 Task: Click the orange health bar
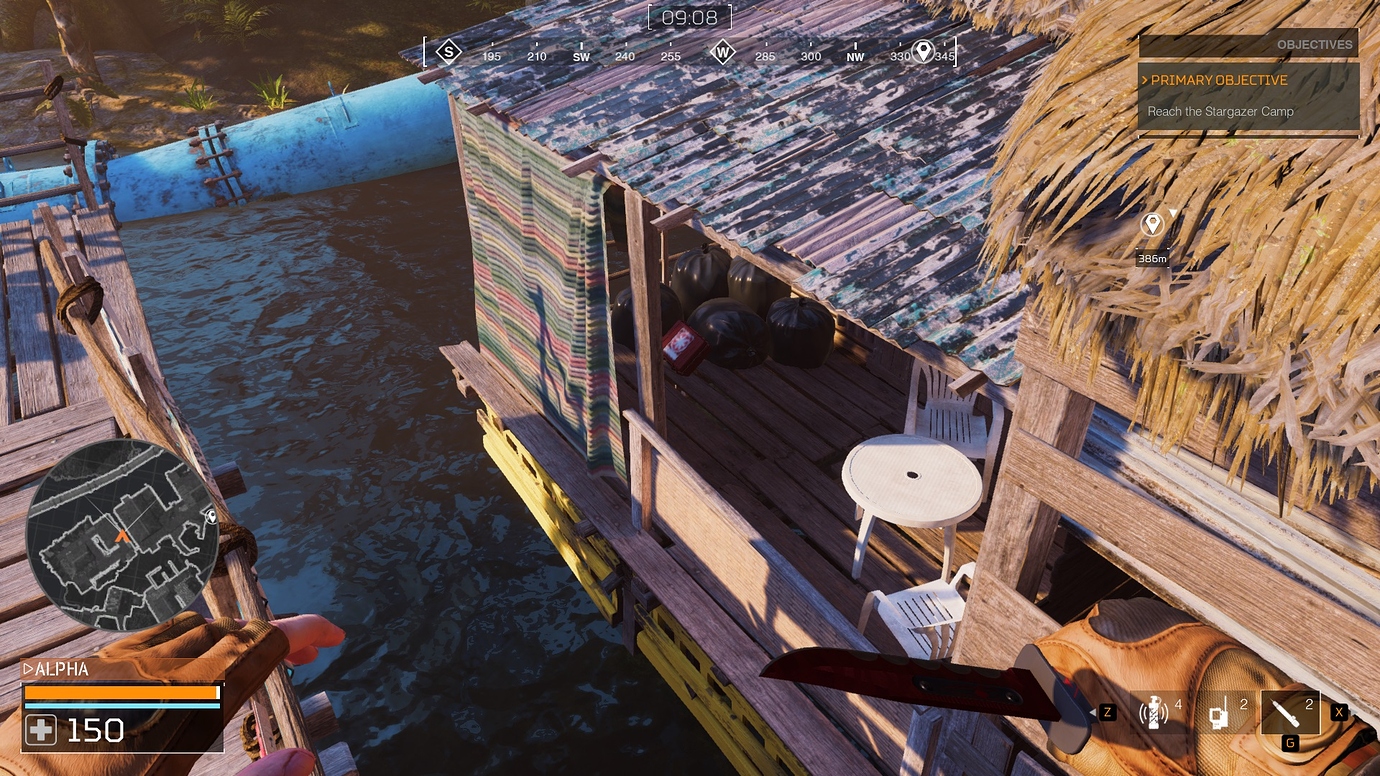(x=120, y=691)
